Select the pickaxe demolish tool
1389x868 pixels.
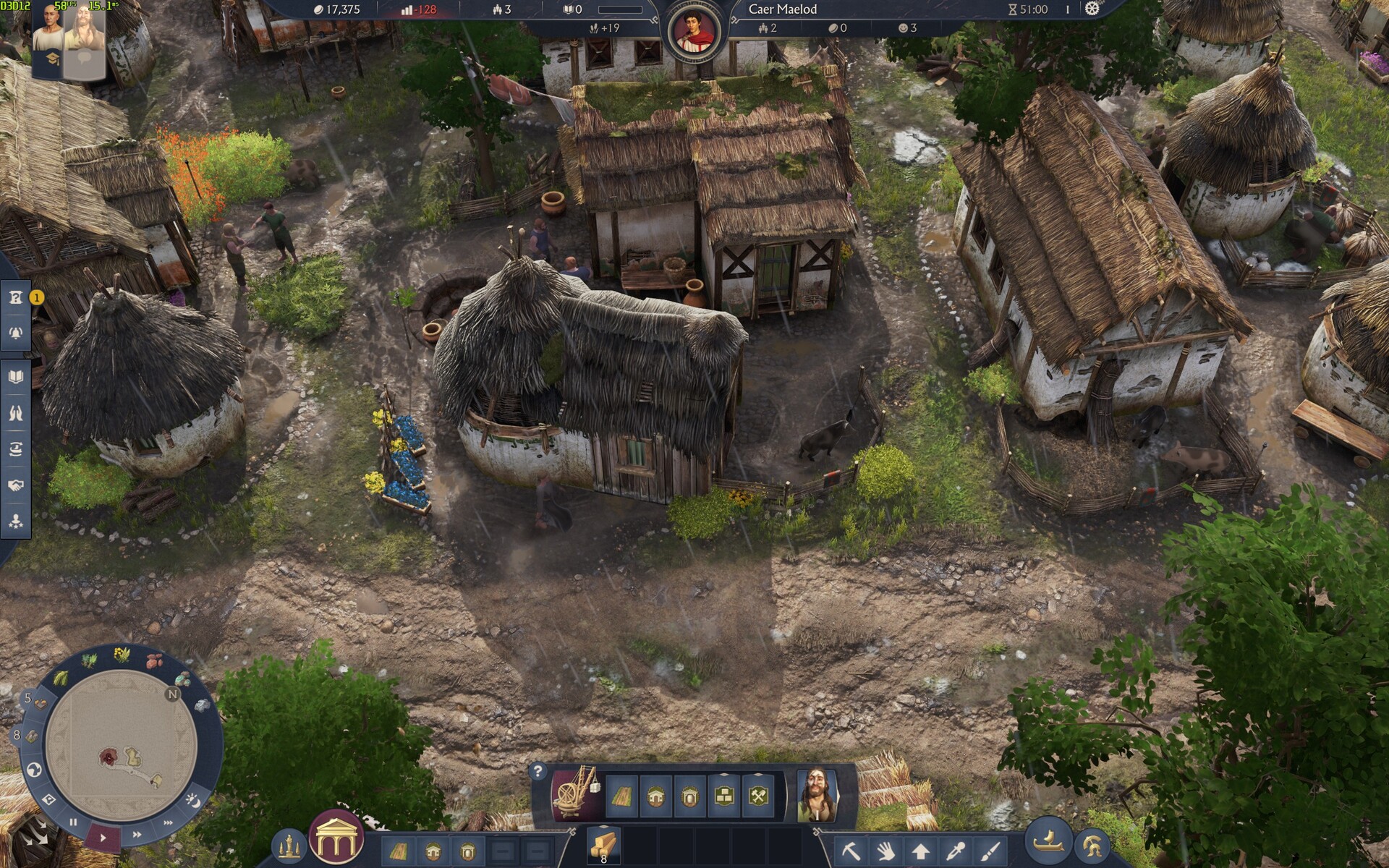[x=851, y=851]
